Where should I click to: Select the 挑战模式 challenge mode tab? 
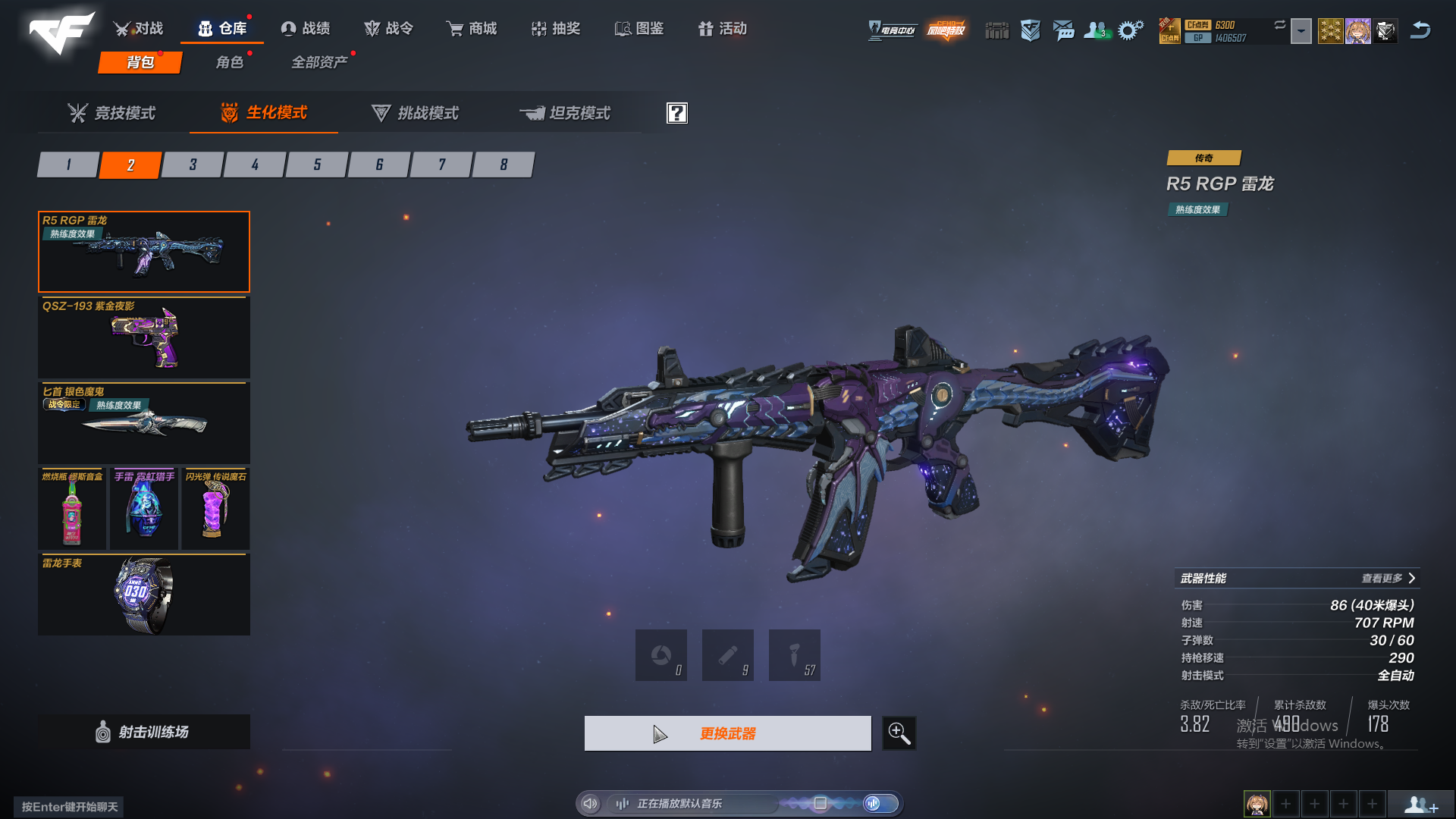415,113
